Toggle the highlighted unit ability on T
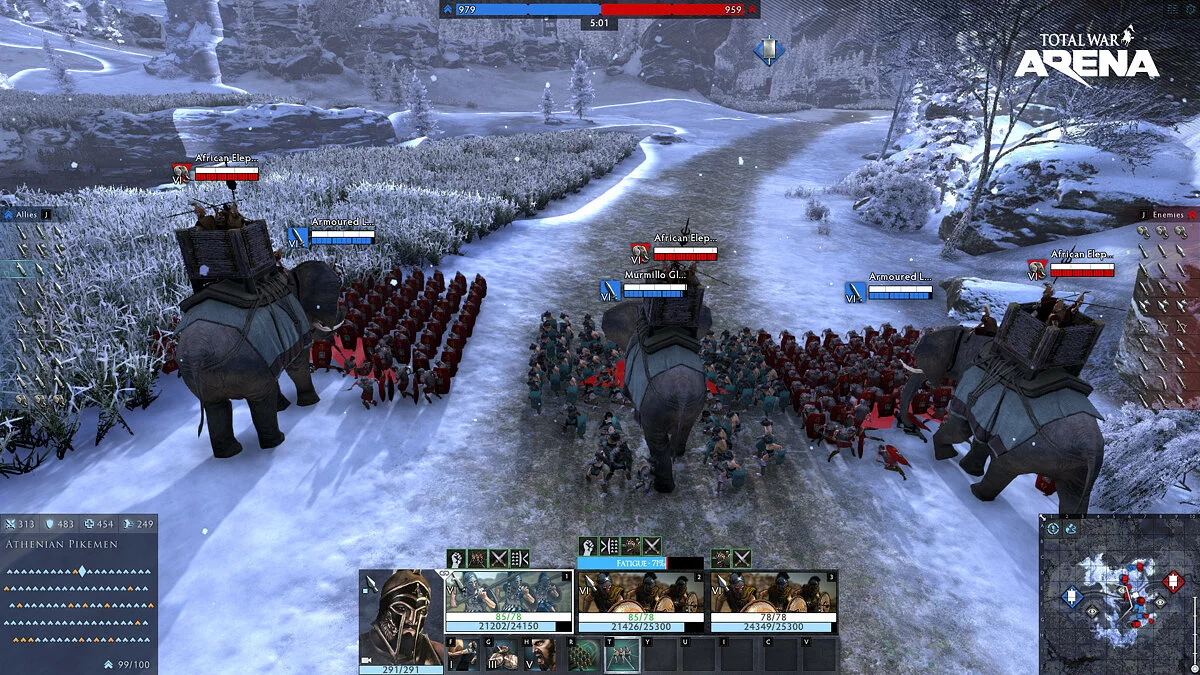This screenshot has height=675, width=1200. click(x=620, y=656)
